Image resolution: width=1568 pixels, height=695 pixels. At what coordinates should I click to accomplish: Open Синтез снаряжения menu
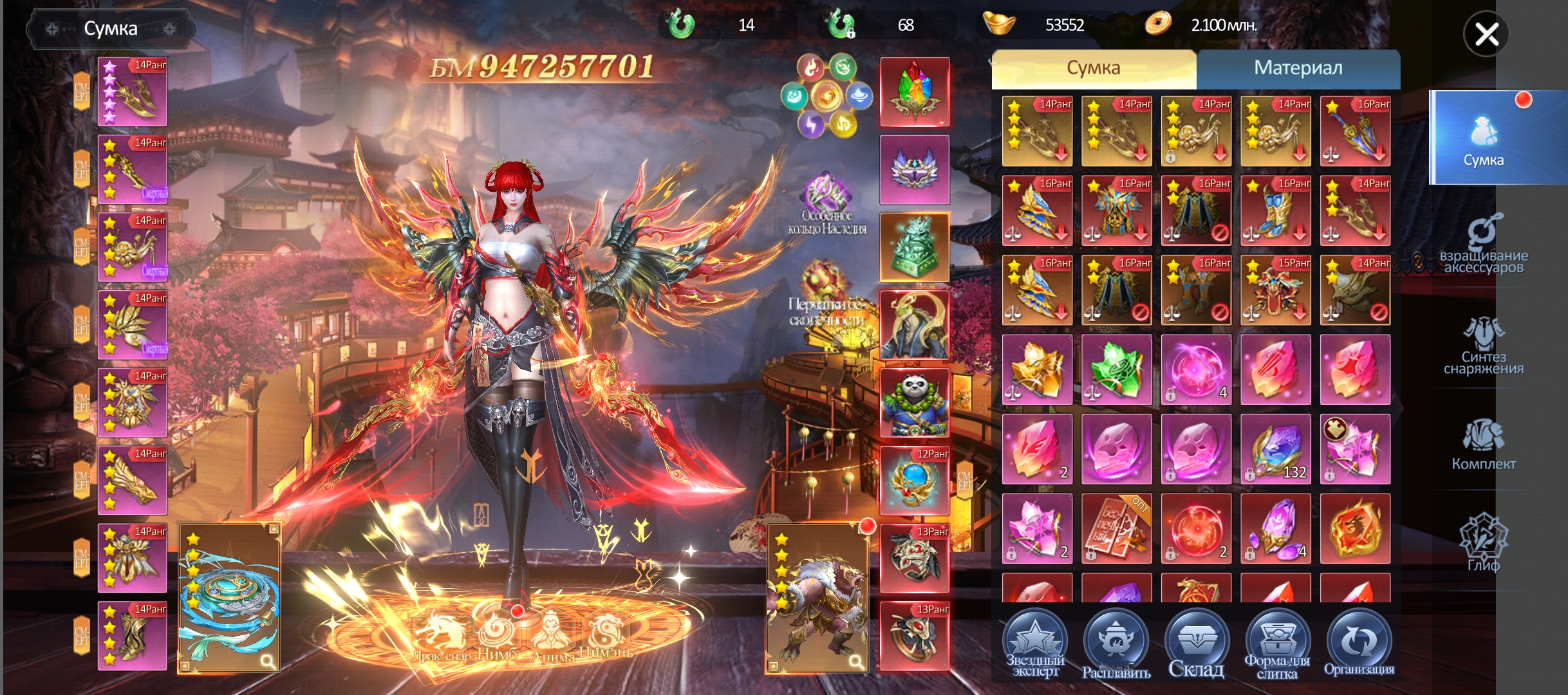point(1483,346)
